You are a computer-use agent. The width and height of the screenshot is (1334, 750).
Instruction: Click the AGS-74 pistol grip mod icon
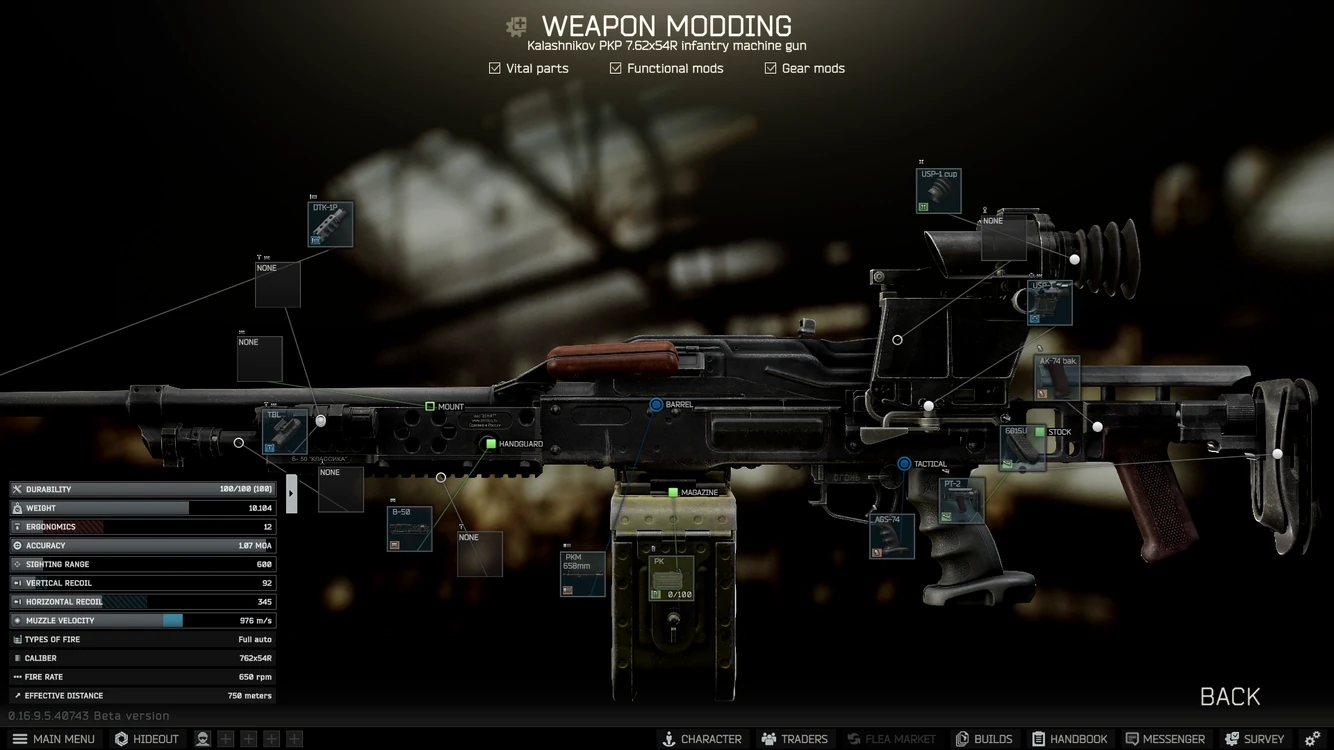(x=890, y=537)
